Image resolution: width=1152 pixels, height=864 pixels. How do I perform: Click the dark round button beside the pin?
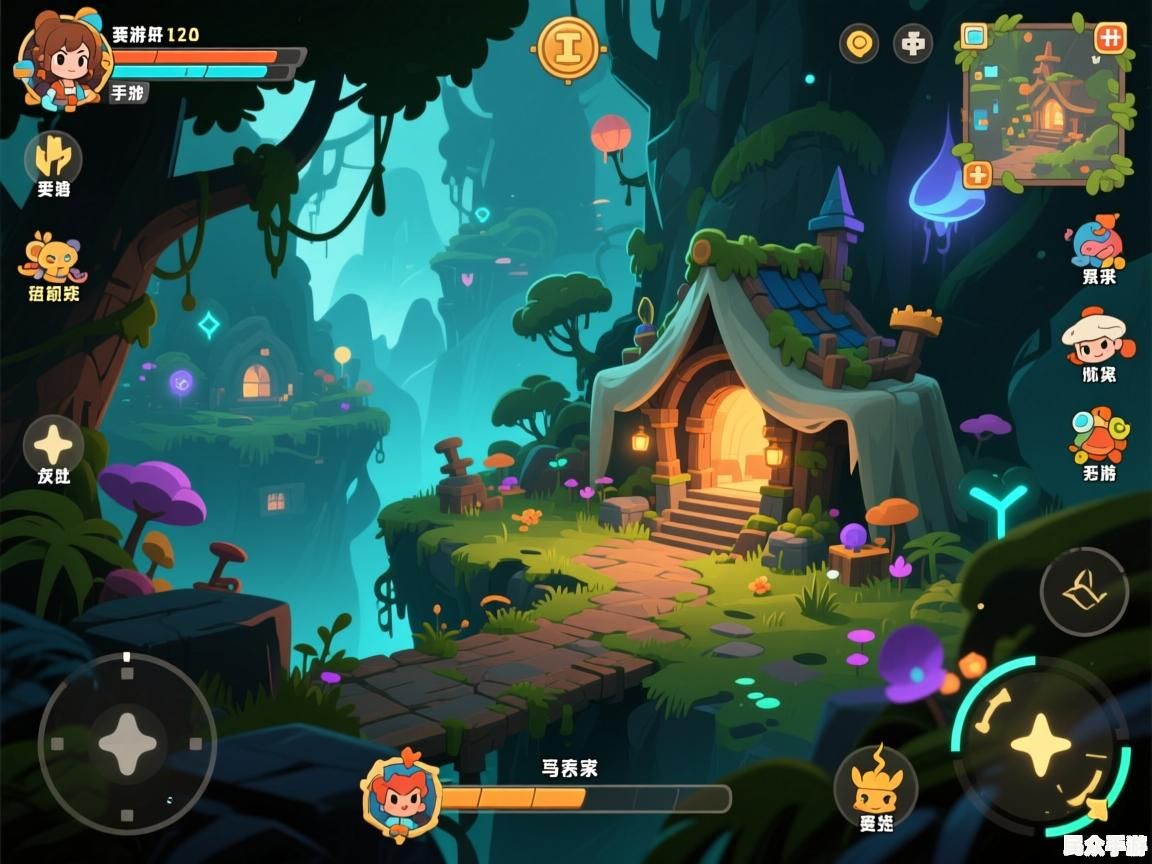(x=912, y=43)
